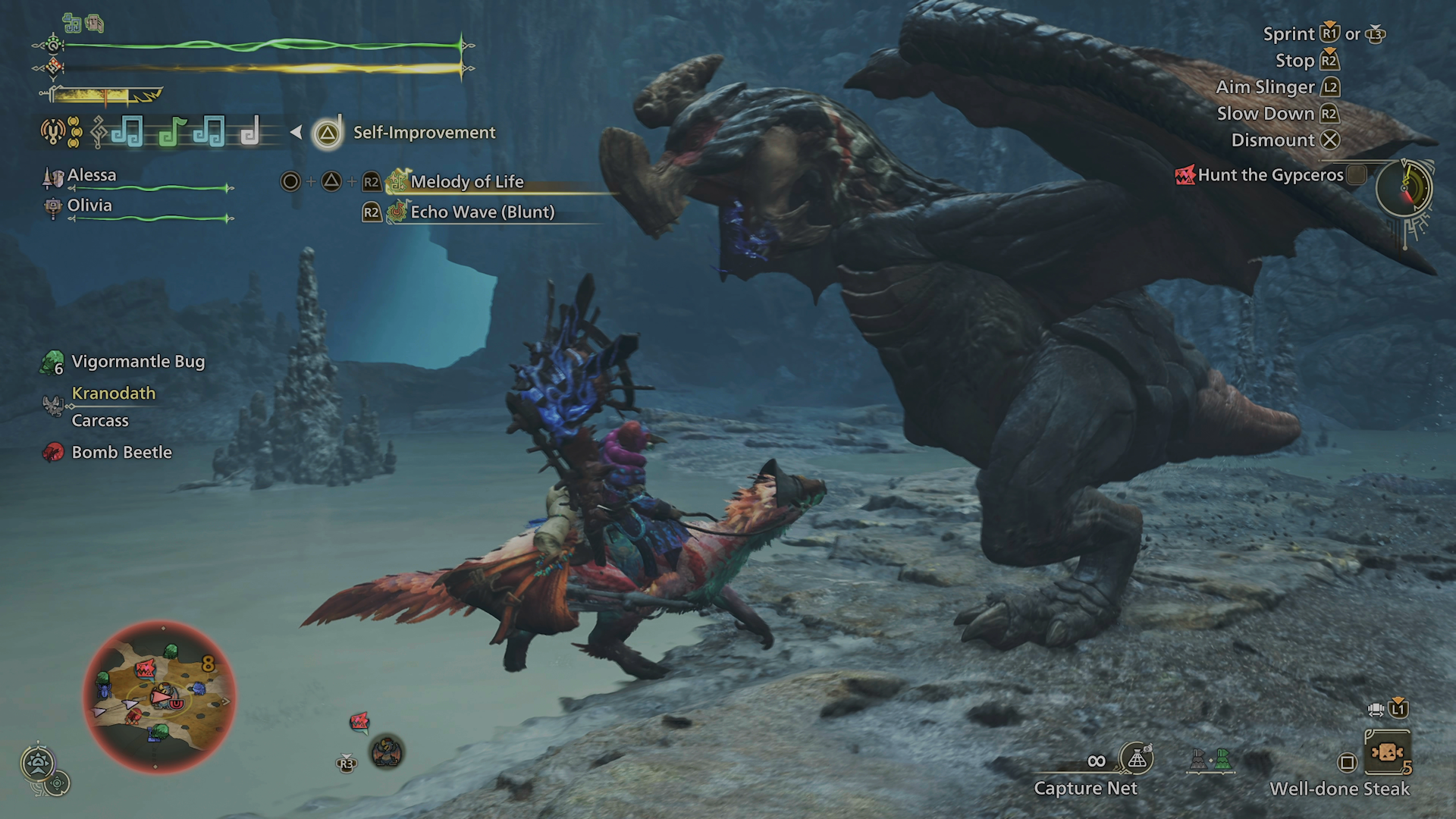Pick Bomb Beetle from the nearby list
The height and width of the screenshot is (819, 1456).
click(x=121, y=453)
